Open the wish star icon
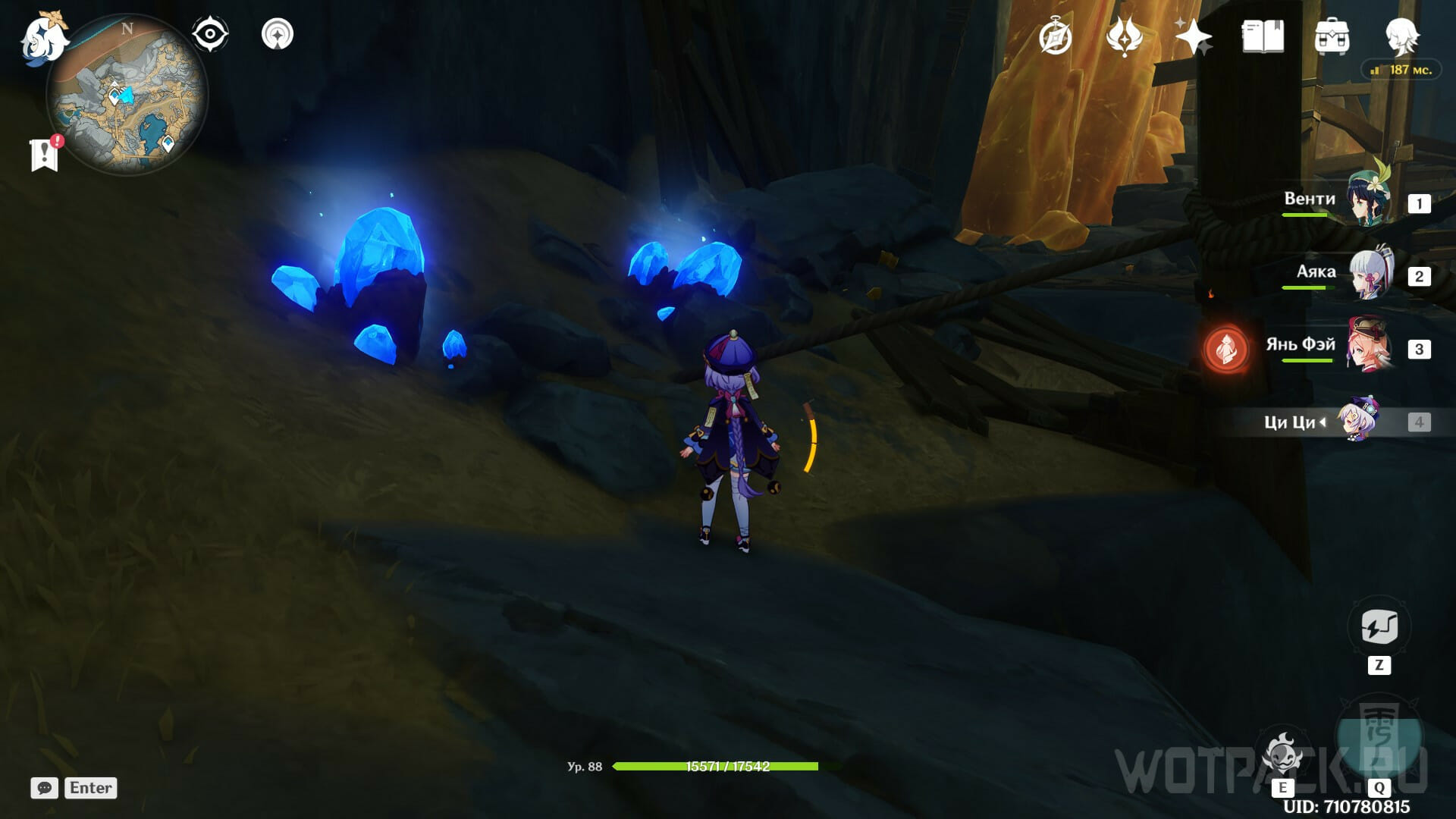The width and height of the screenshot is (1456, 819). [1193, 36]
